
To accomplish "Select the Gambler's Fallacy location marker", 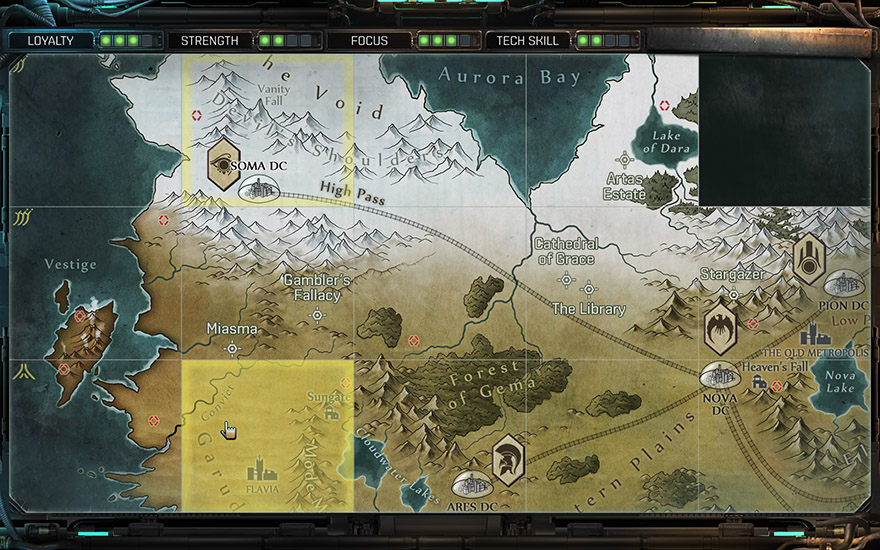I will click(x=318, y=316).
